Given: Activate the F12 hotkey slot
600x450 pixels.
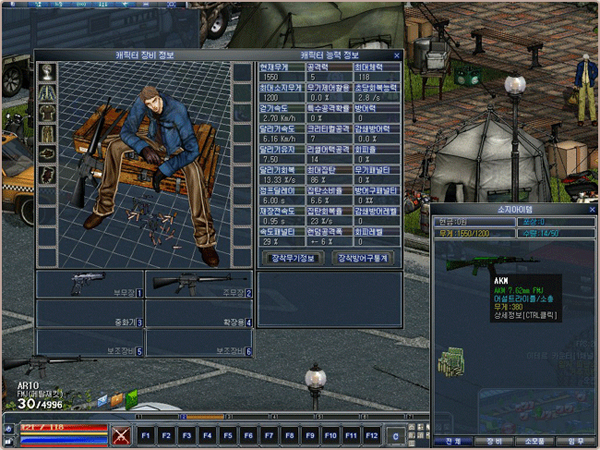Looking at the screenshot, I should (x=371, y=435).
